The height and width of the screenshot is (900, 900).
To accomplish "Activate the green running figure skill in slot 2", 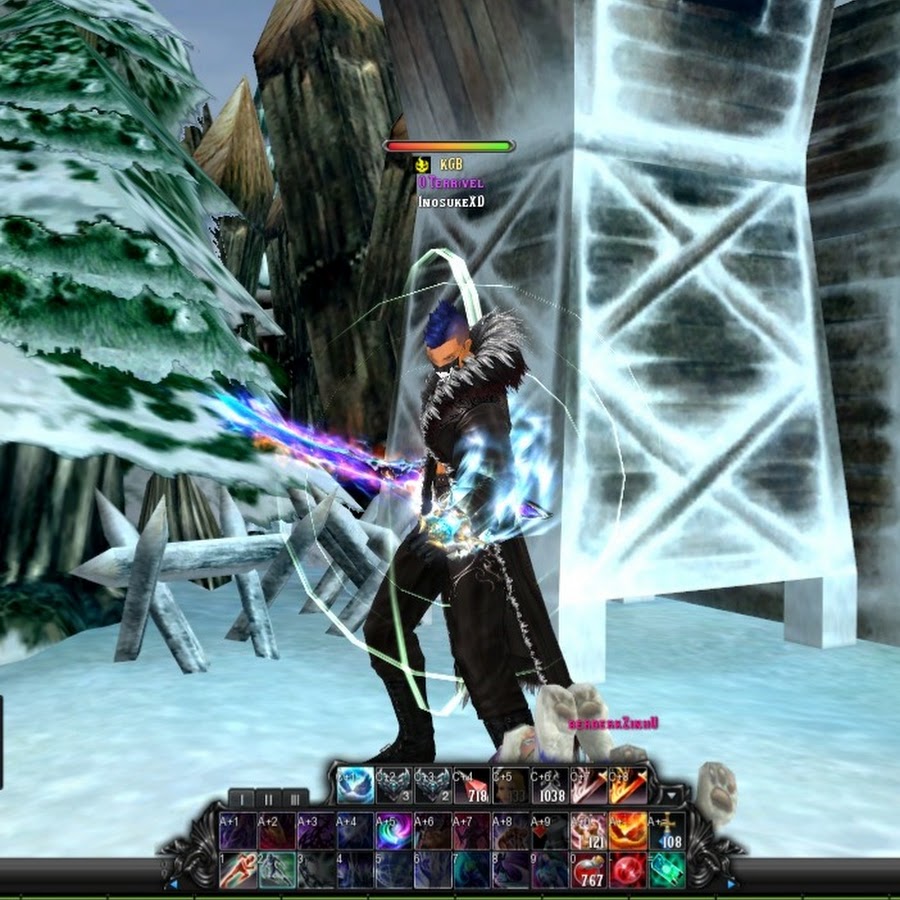I will (275, 869).
